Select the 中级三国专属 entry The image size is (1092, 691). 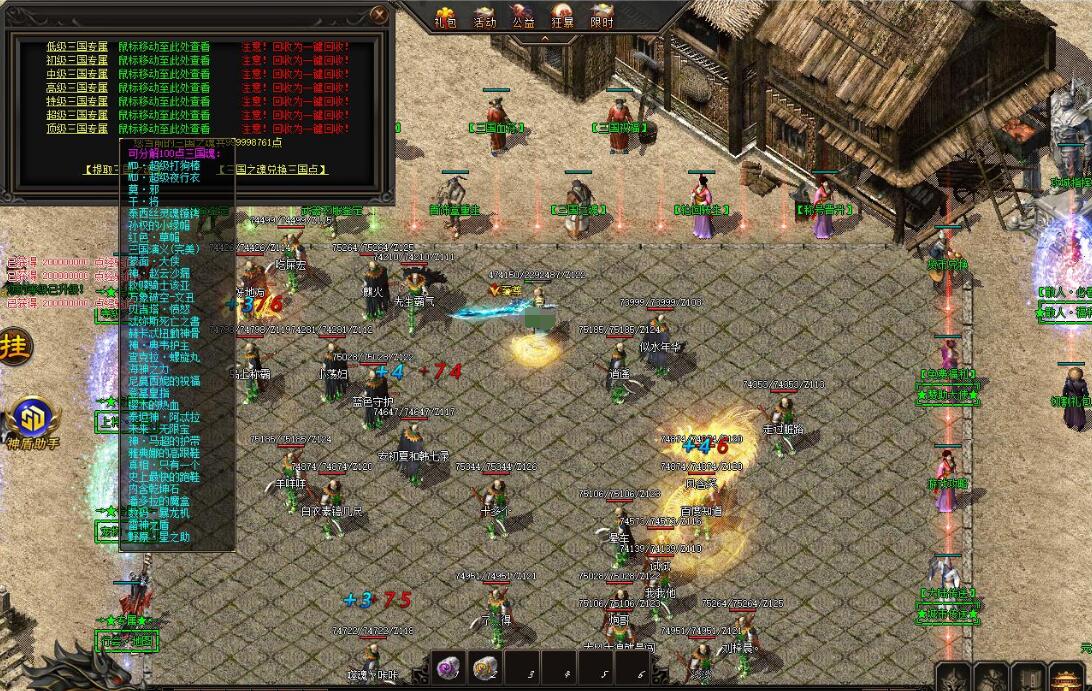pyautogui.click(x=76, y=74)
